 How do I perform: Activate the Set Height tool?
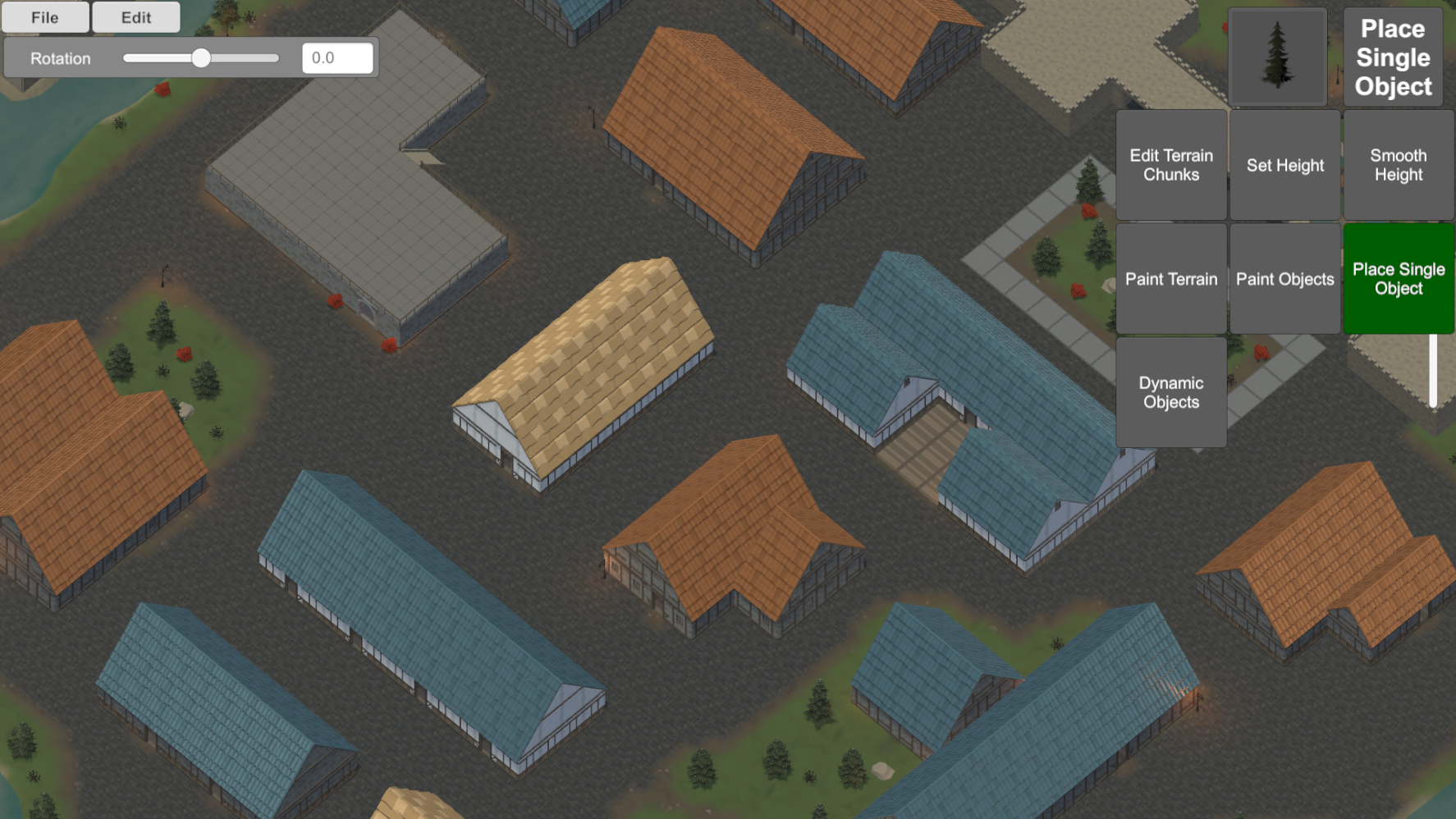tap(1285, 165)
